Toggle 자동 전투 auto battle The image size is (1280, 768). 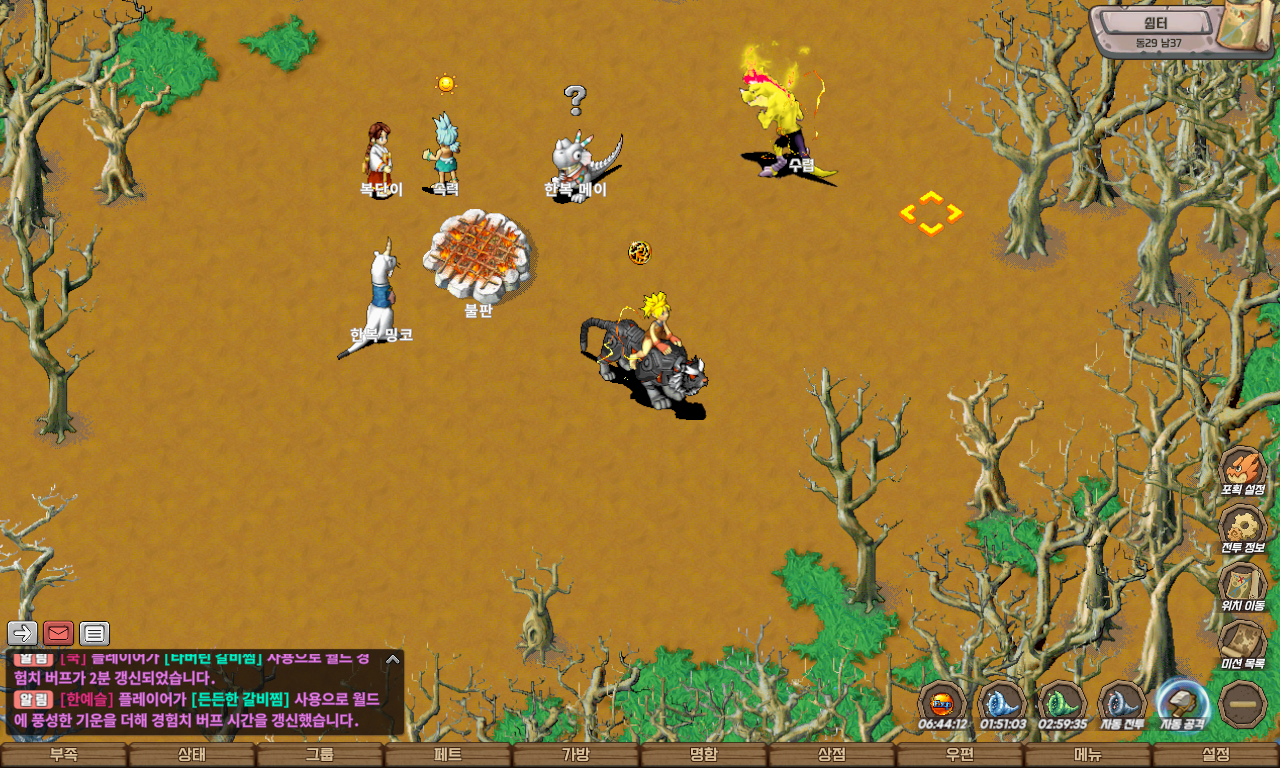pyautogui.click(x=1122, y=704)
